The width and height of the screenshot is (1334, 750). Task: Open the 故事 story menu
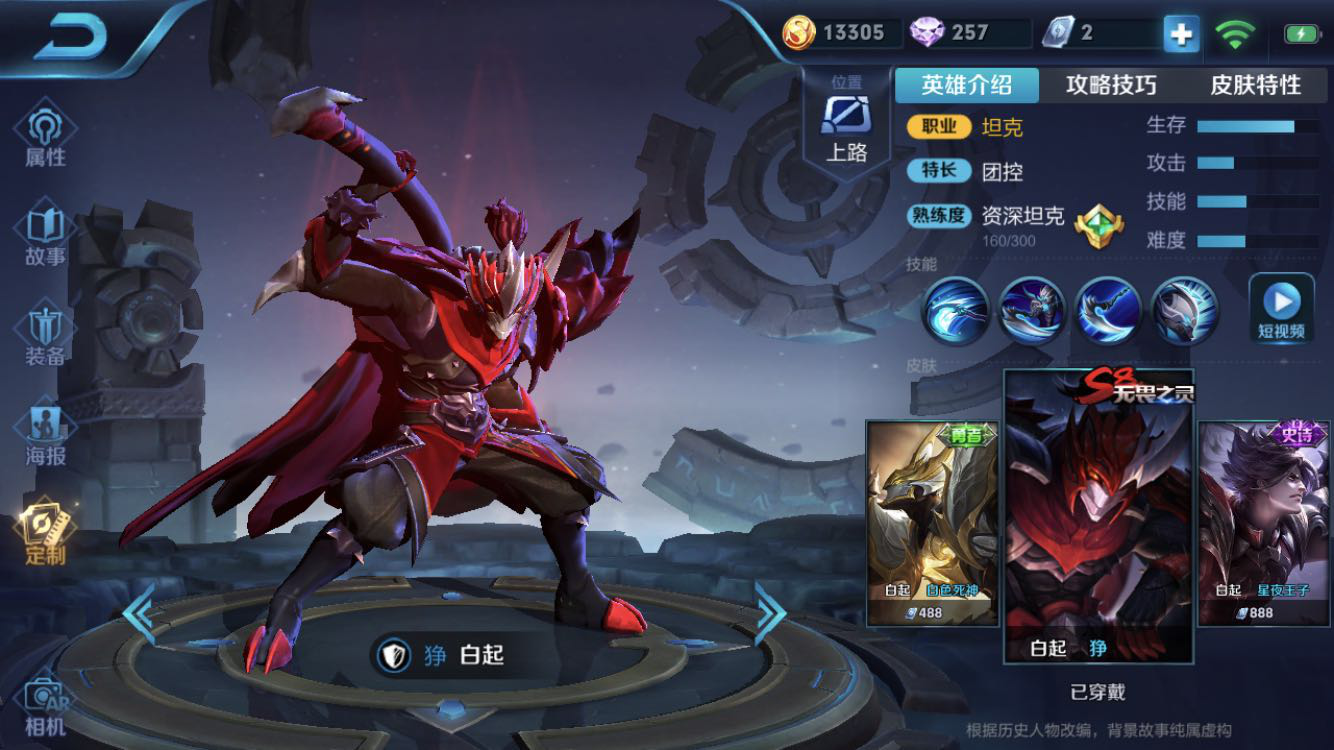click(45, 236)
